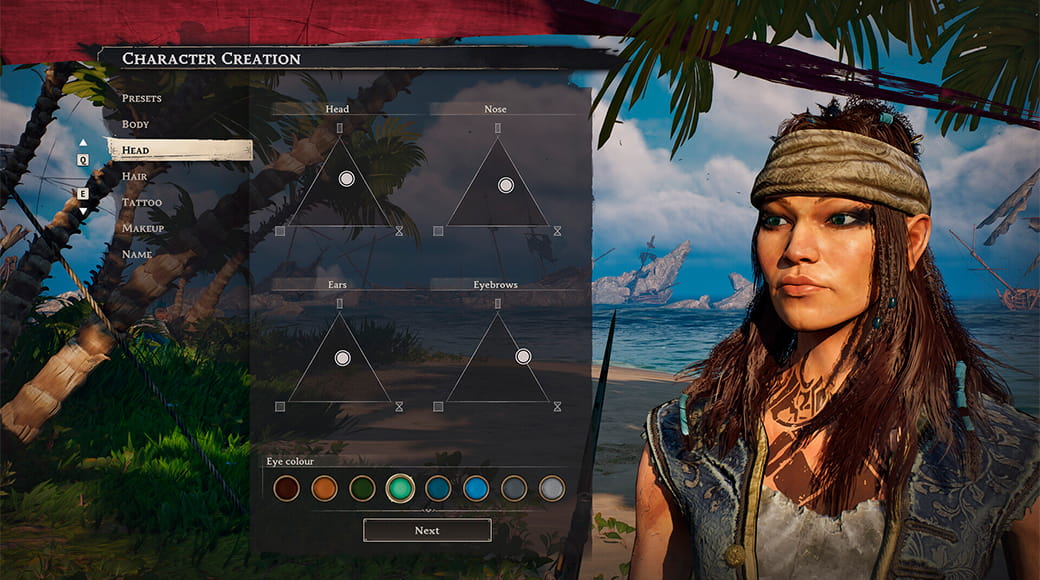
Task: Open the Presets category
Action: [142, 98]
